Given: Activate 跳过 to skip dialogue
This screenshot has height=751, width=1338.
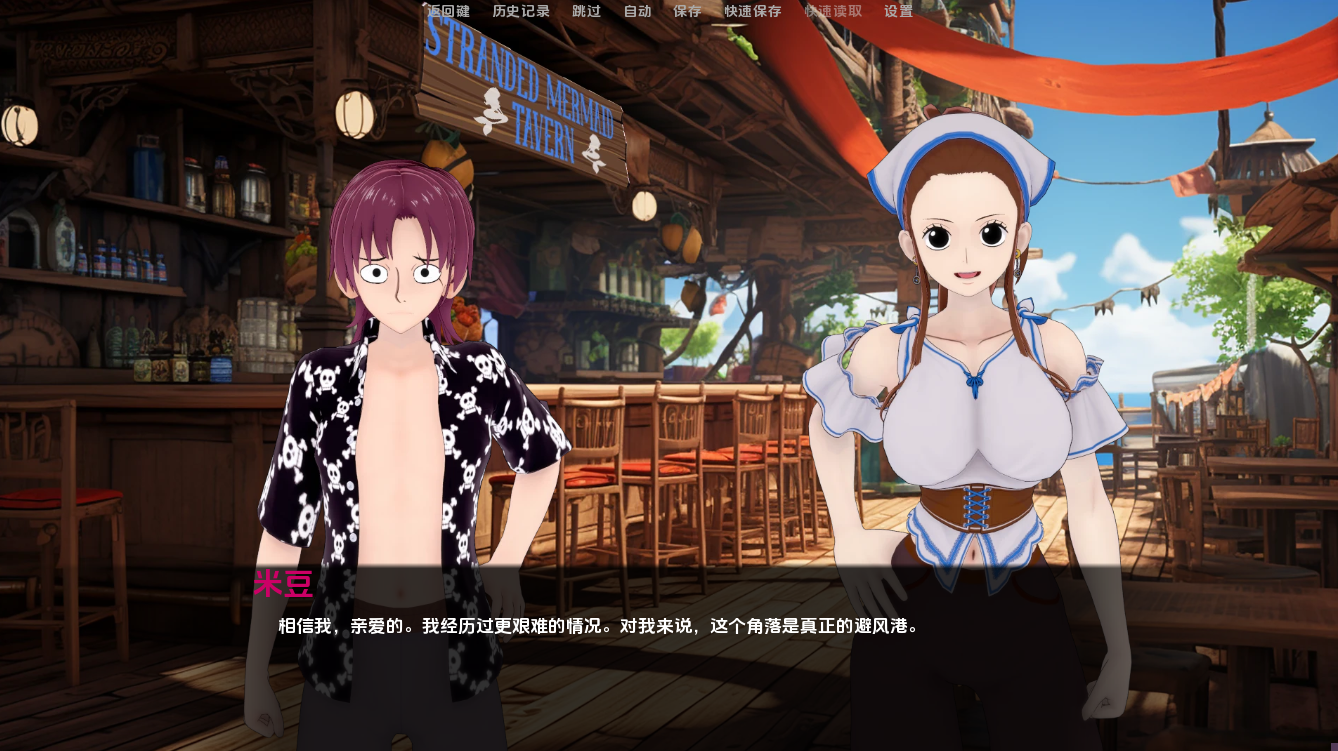Looking at the screenshot, I should [x=584, y=13].
